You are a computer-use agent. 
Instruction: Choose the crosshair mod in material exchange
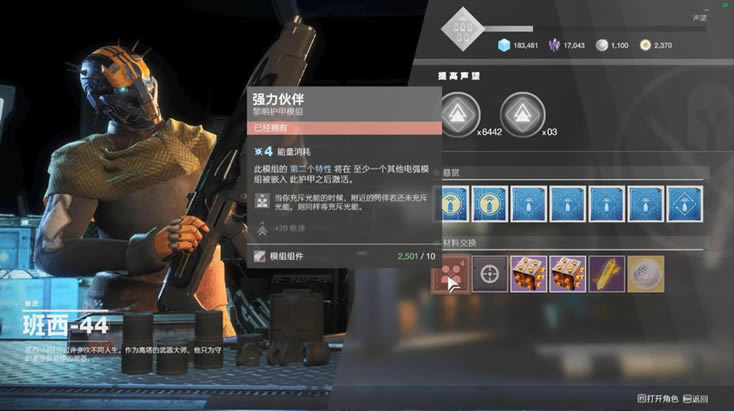(490, 273)
